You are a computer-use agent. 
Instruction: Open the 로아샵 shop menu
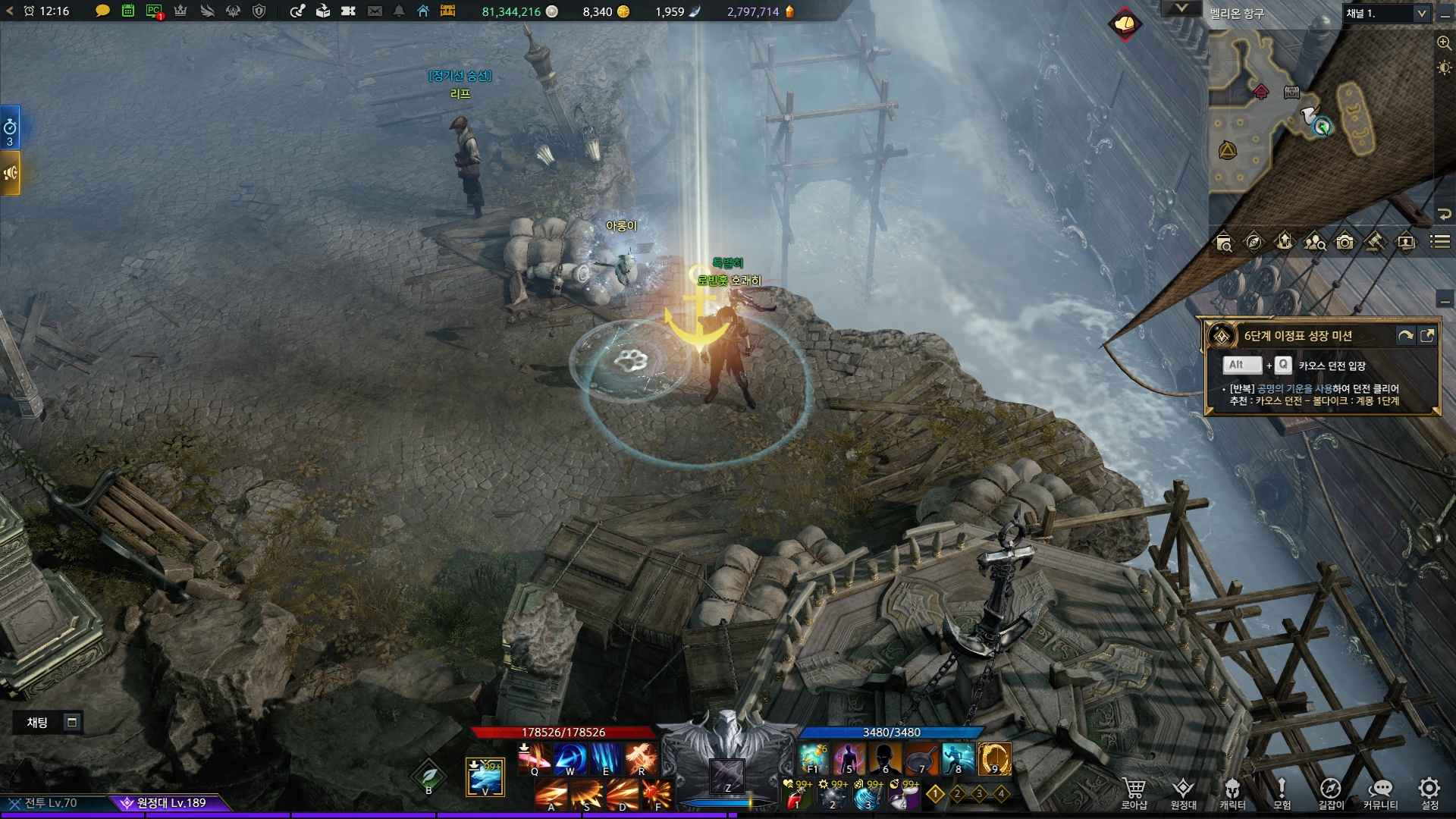pos(1134,794)
